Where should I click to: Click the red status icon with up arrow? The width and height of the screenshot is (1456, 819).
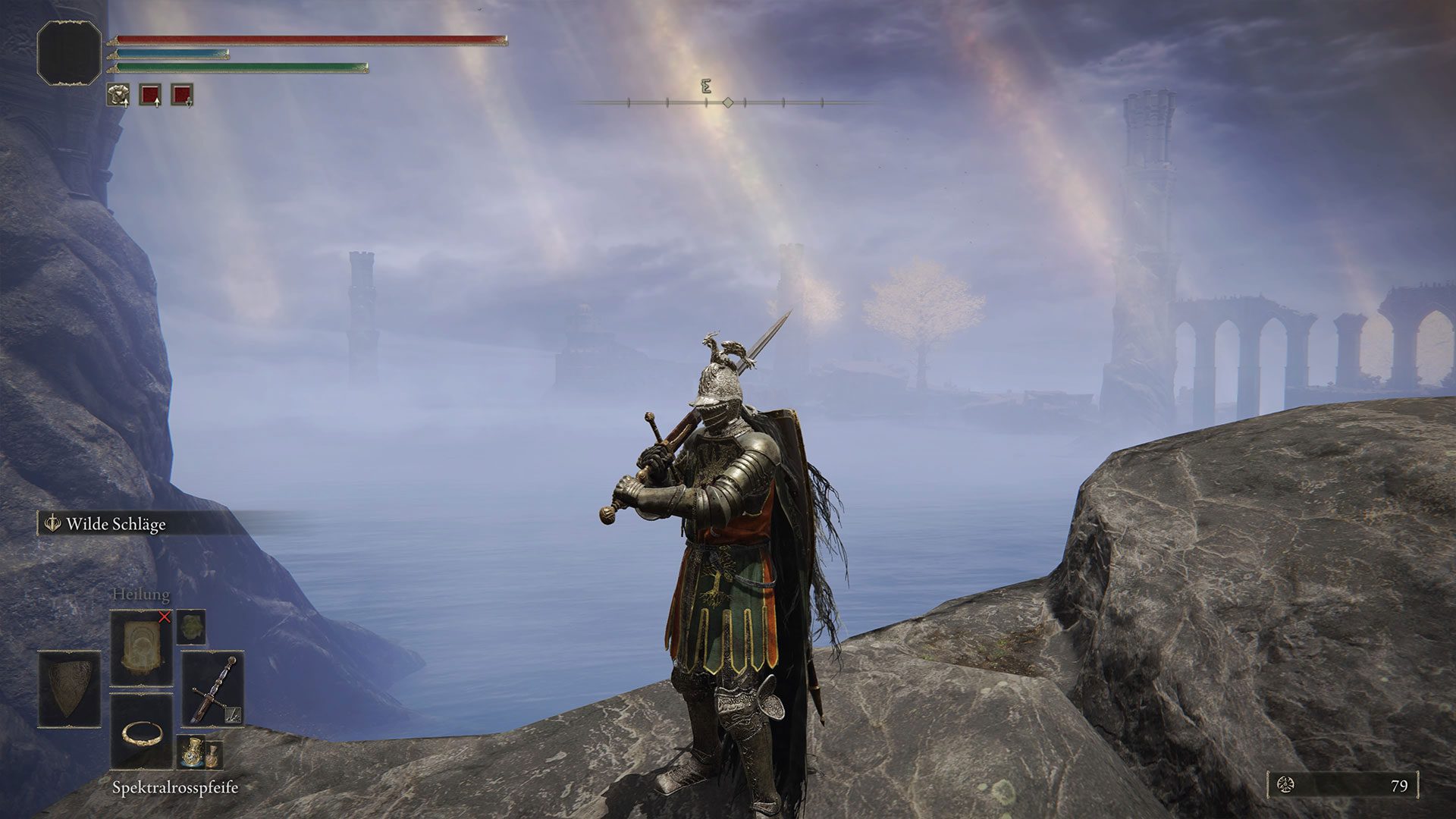(x=150, y=95)
